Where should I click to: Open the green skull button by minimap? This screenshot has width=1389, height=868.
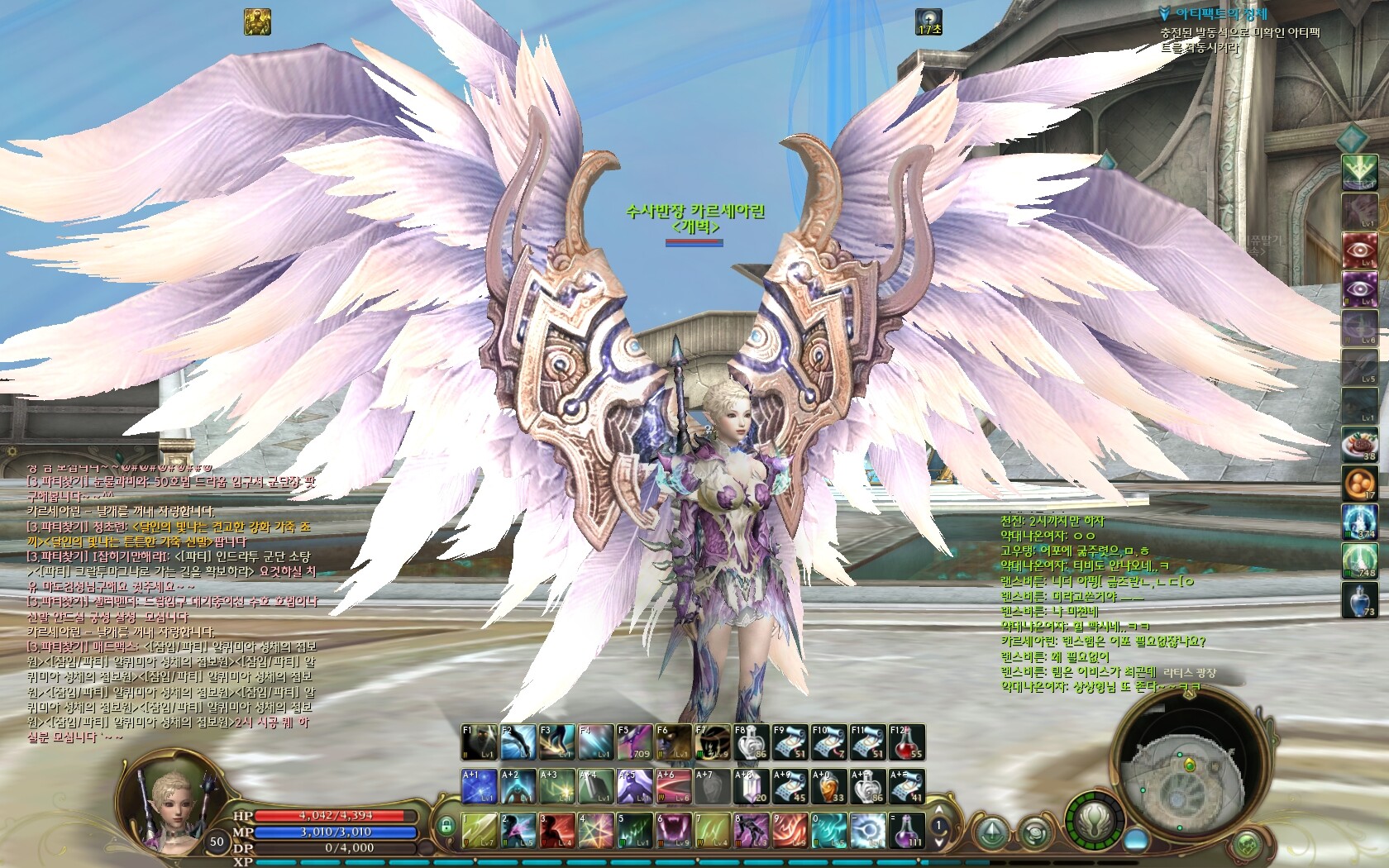tap(1247, 845)
